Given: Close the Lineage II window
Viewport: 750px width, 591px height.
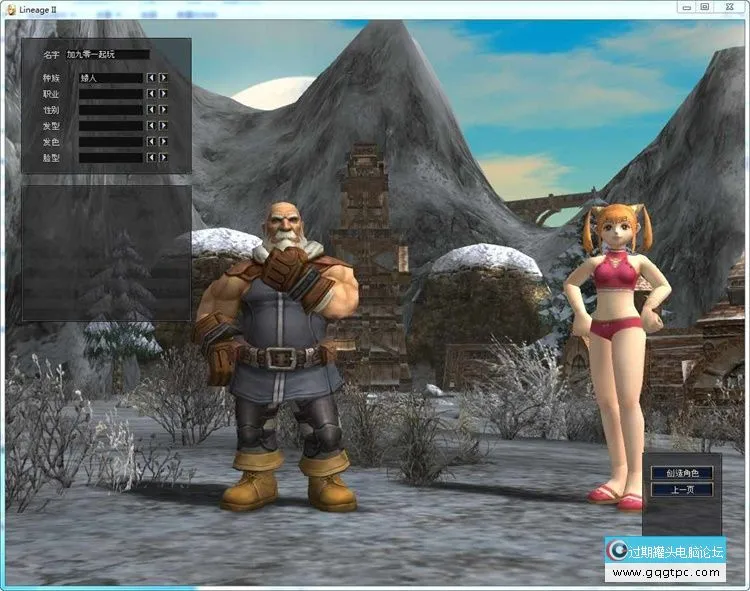Looking at the screenshot, I should point(729,6).
